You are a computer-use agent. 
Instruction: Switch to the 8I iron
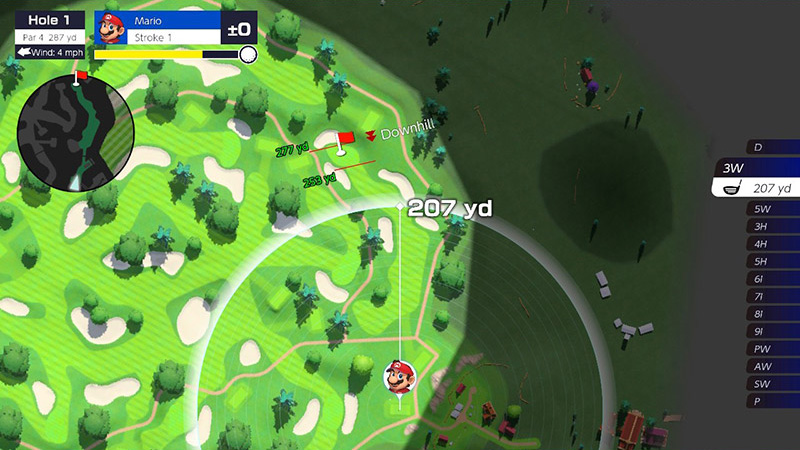coord(771,314)
